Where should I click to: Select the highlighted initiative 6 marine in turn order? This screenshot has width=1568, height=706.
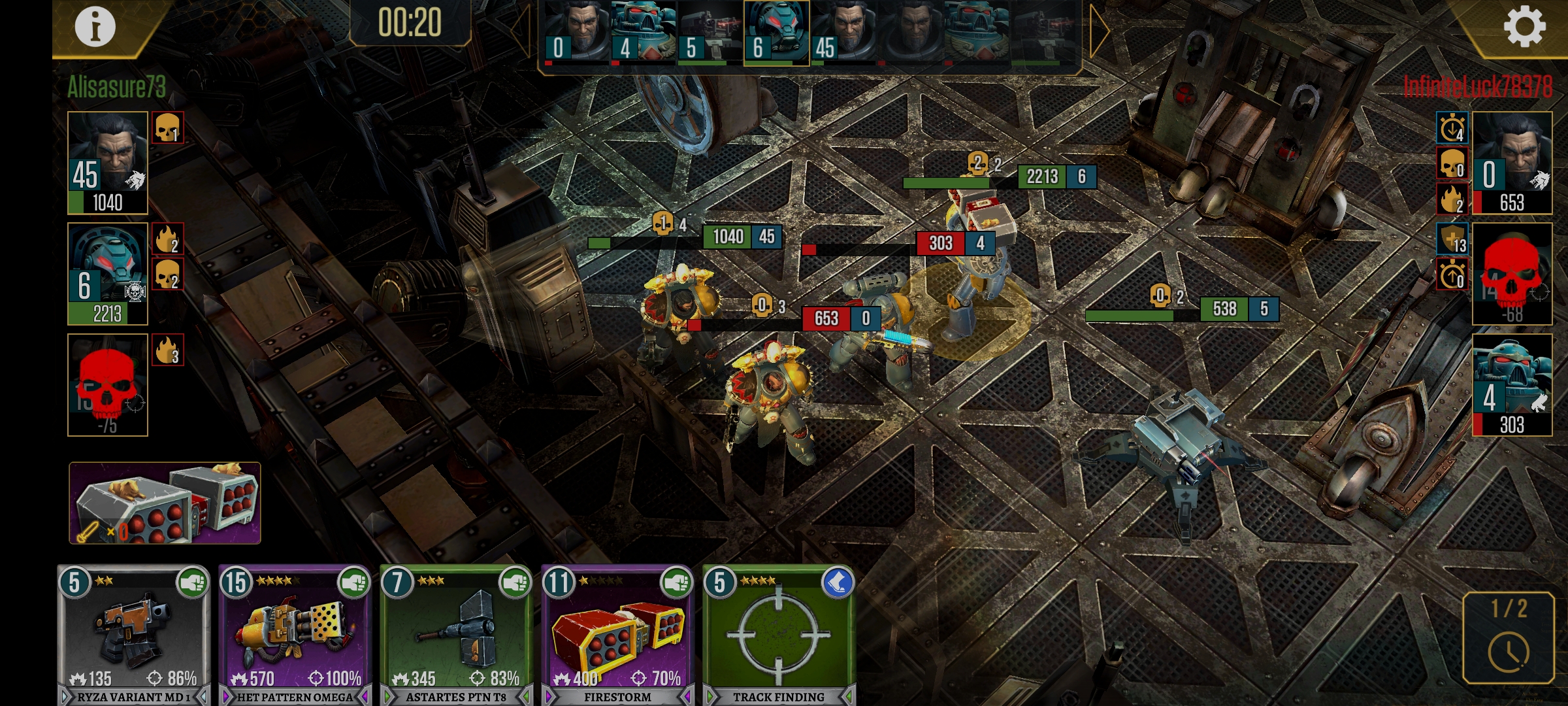776,33
